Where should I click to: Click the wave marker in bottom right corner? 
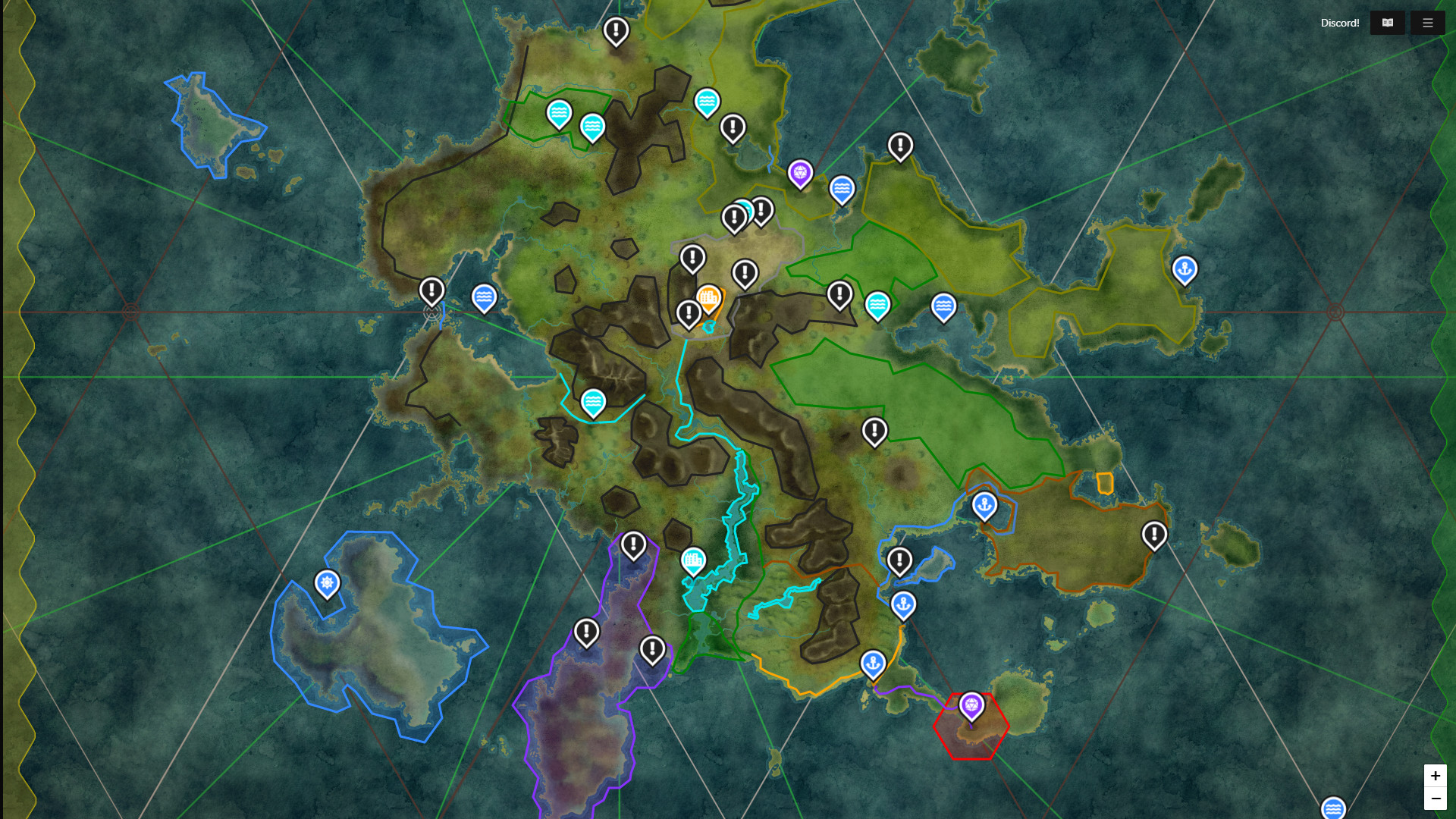tap(1332, 808)
